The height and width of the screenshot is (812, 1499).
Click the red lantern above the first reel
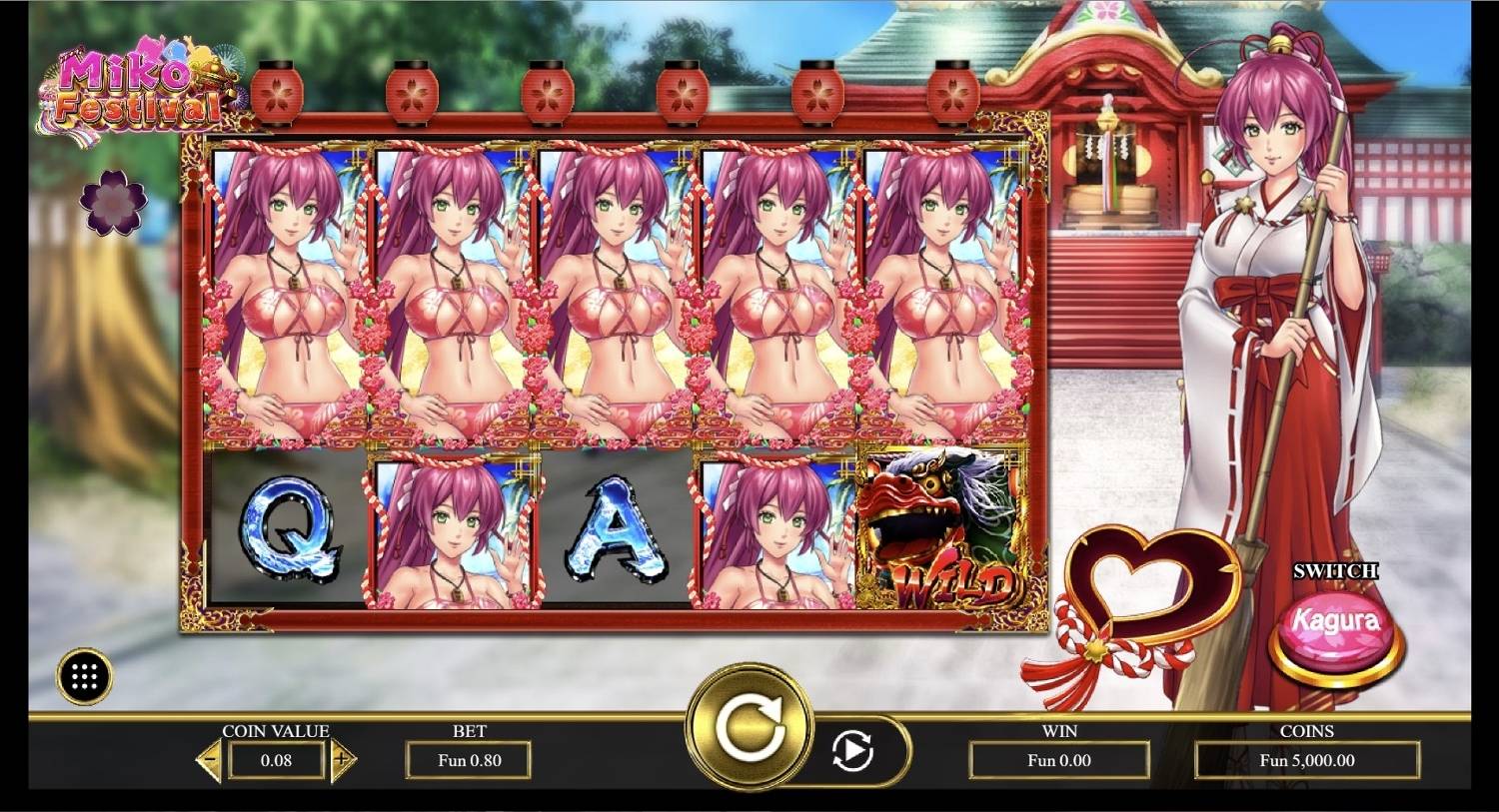tap(275, 90)
